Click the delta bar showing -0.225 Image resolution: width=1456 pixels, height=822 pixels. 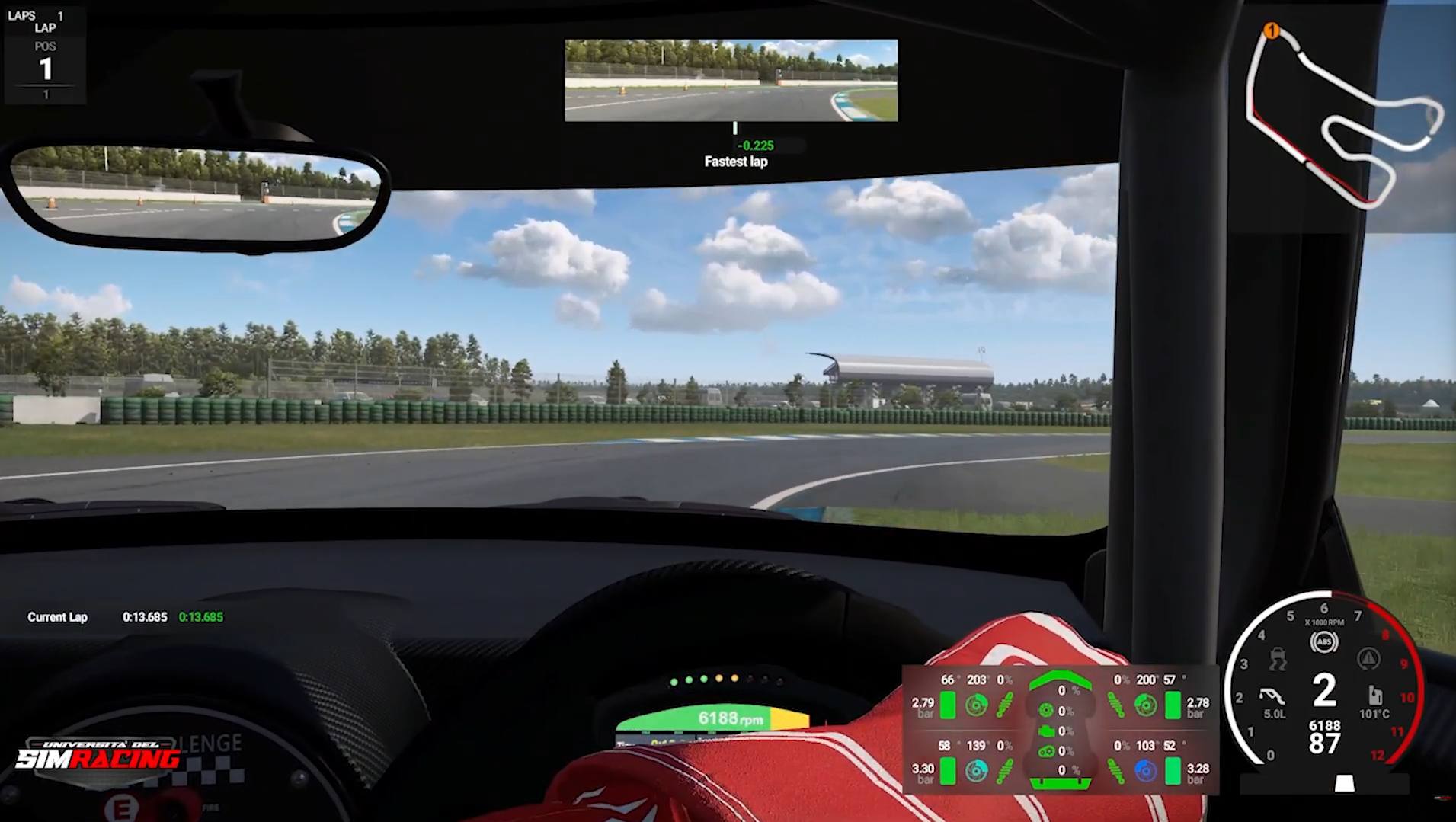[754, 145]
